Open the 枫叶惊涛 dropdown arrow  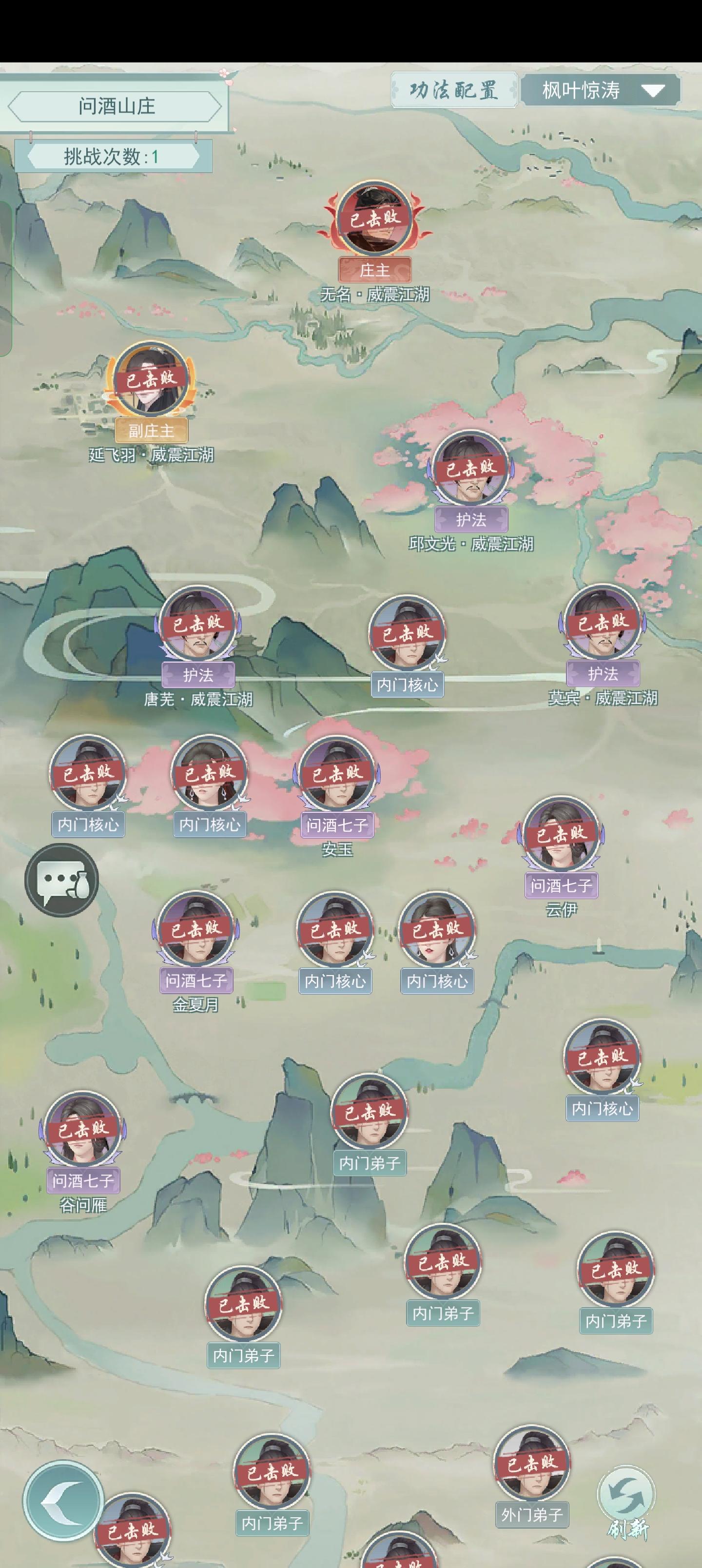click(653, 91)
